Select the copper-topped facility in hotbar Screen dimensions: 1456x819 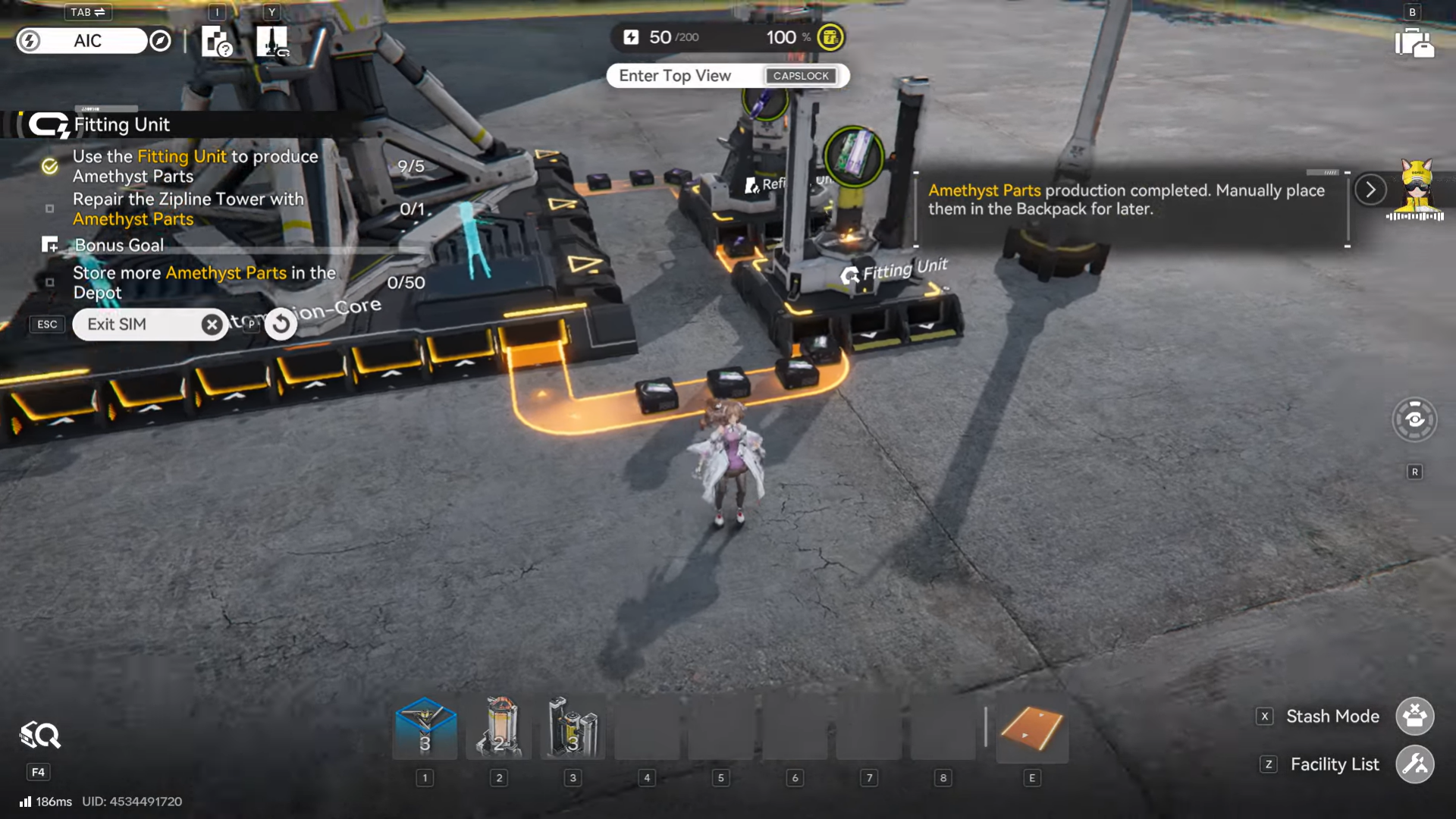tap(499, 728)
